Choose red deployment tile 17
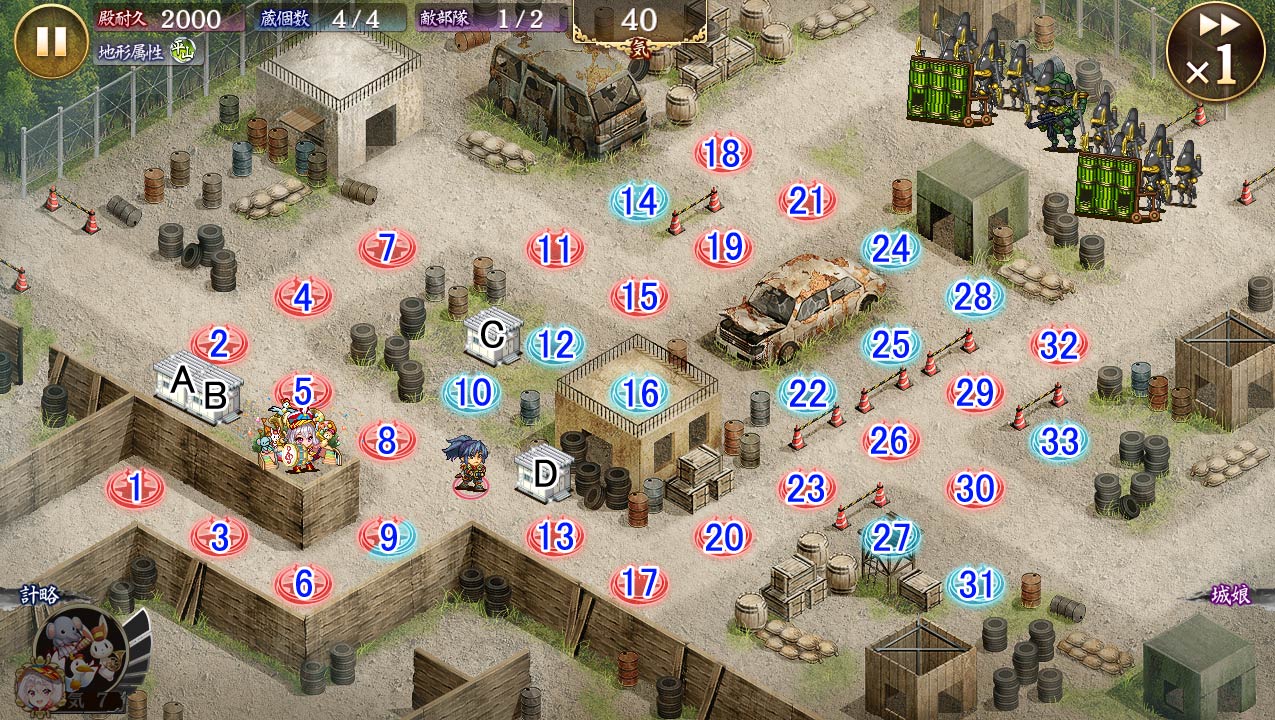 (639, 582)
